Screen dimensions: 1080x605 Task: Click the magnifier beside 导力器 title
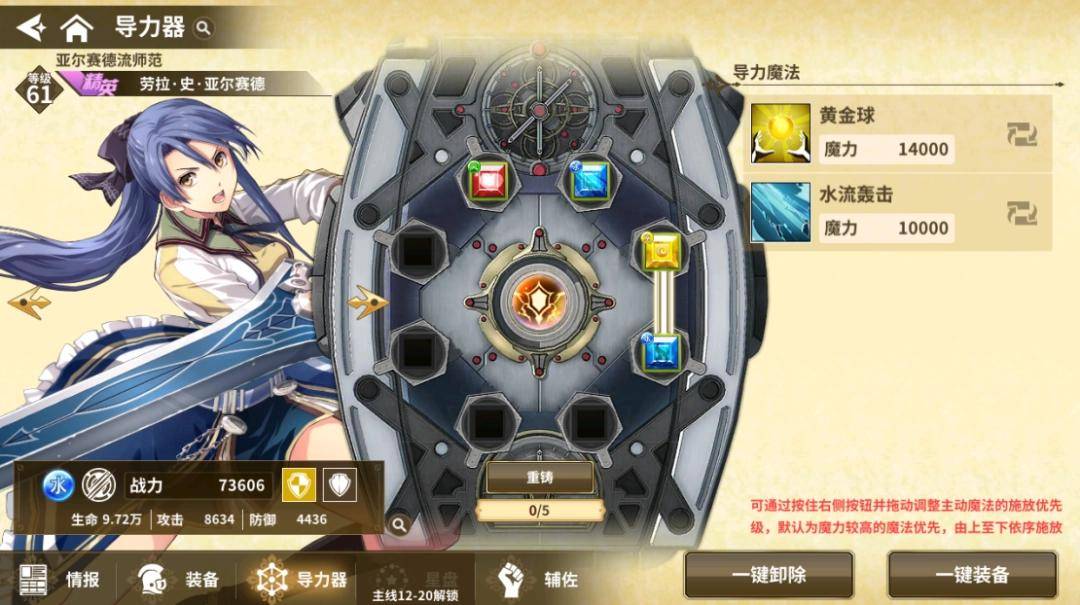pyautogui.click(x=204, y=28)
